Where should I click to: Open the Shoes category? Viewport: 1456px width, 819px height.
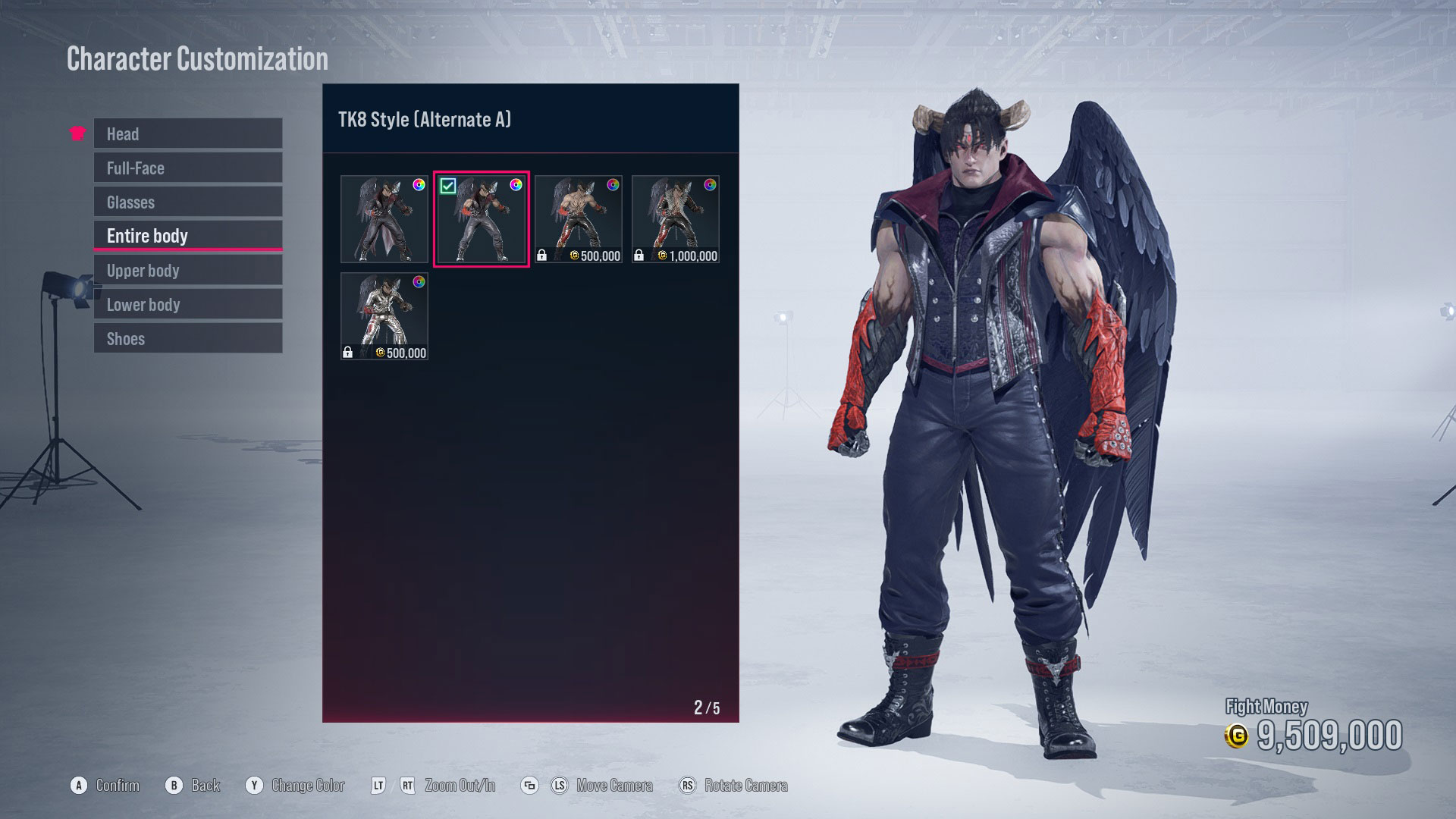(187, 338)
